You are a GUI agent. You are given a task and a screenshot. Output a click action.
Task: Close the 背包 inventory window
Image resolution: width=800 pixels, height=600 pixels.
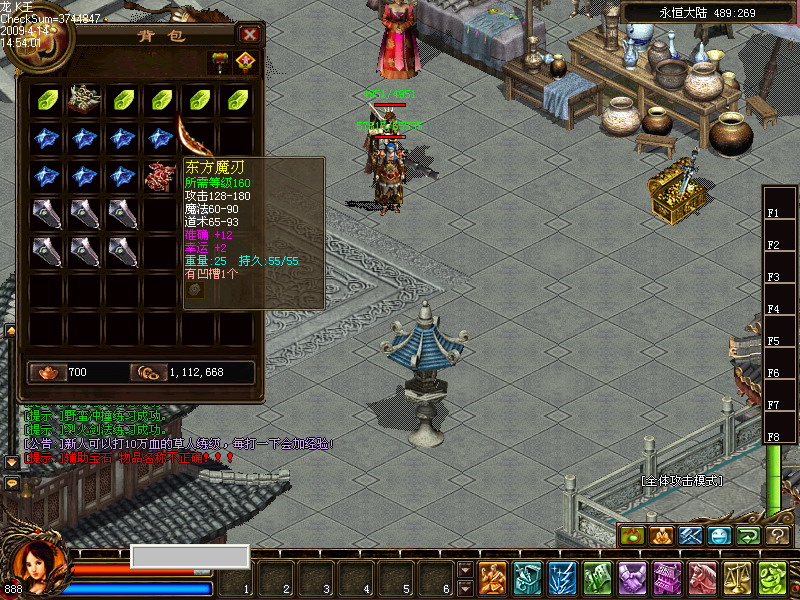tap(250, 35)
